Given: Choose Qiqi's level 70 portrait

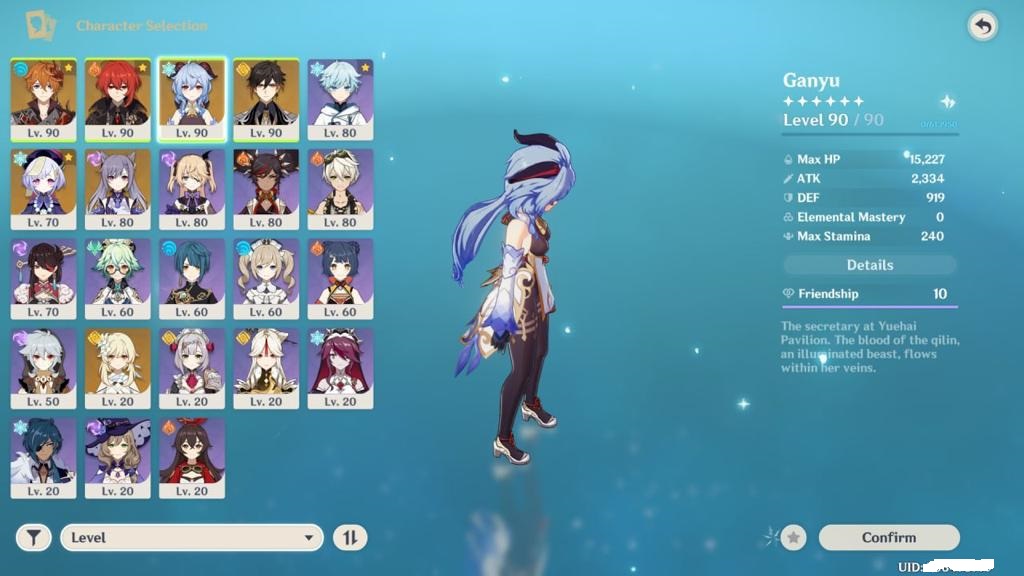Looking at the screenshot, I should point(44,189).
